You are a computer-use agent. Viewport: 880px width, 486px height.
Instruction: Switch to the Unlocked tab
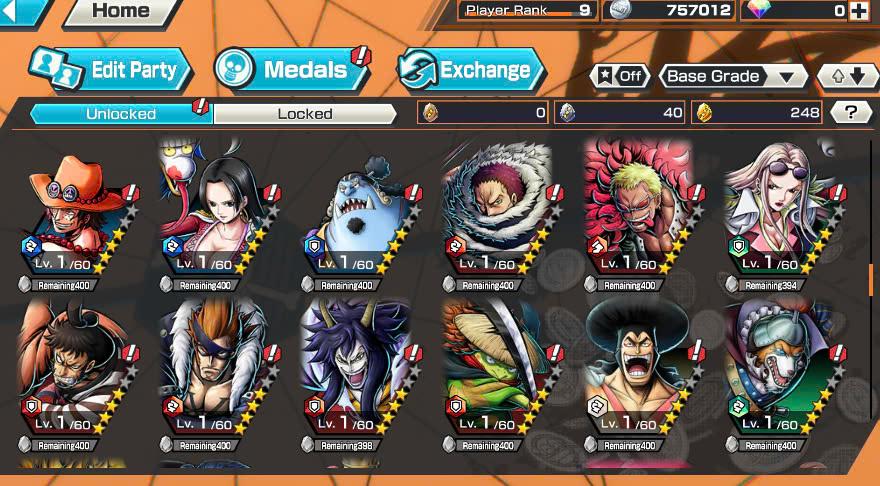tap(120, 114)
